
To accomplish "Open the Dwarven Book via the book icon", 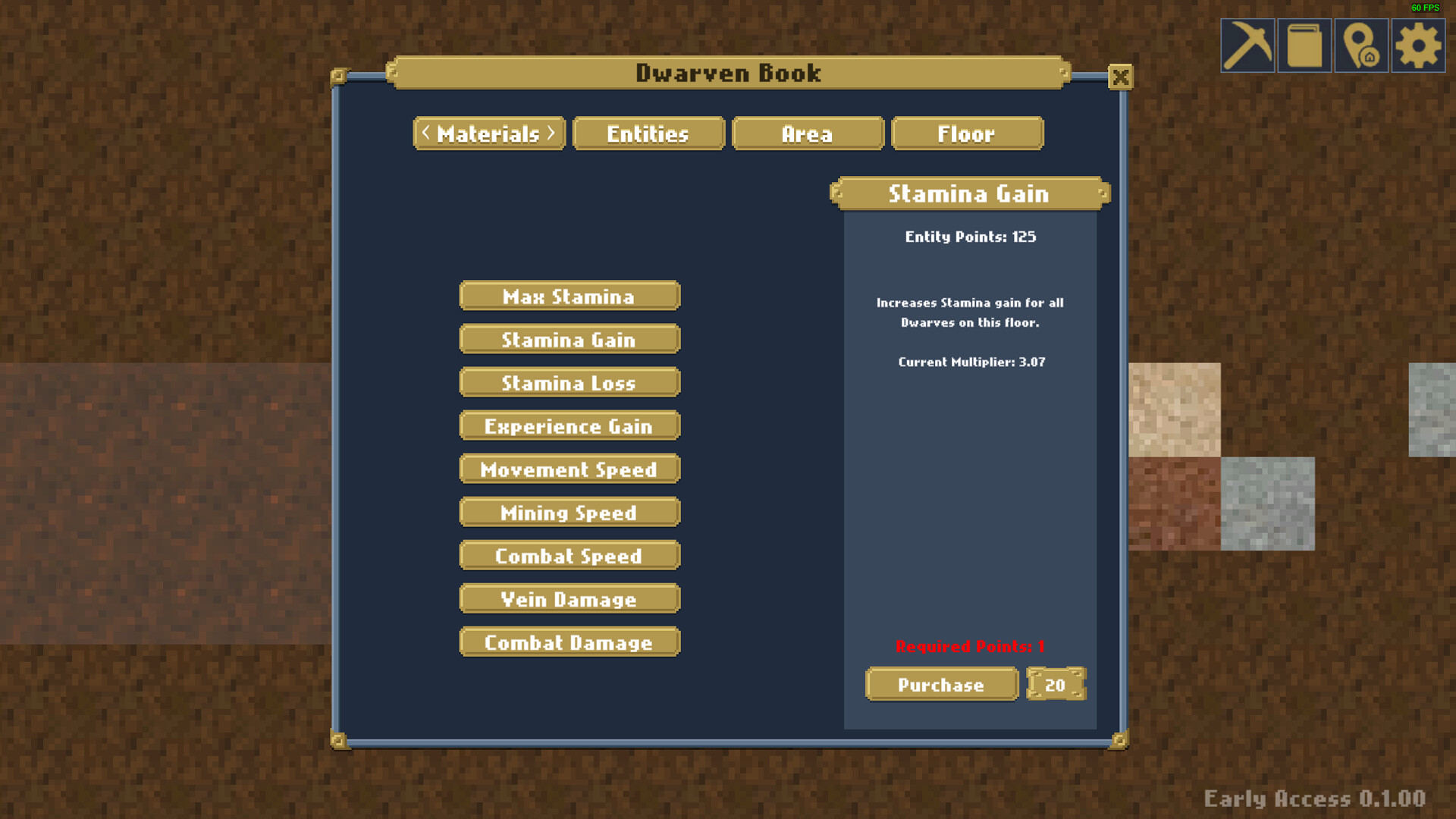I will tap(1304, 45).
